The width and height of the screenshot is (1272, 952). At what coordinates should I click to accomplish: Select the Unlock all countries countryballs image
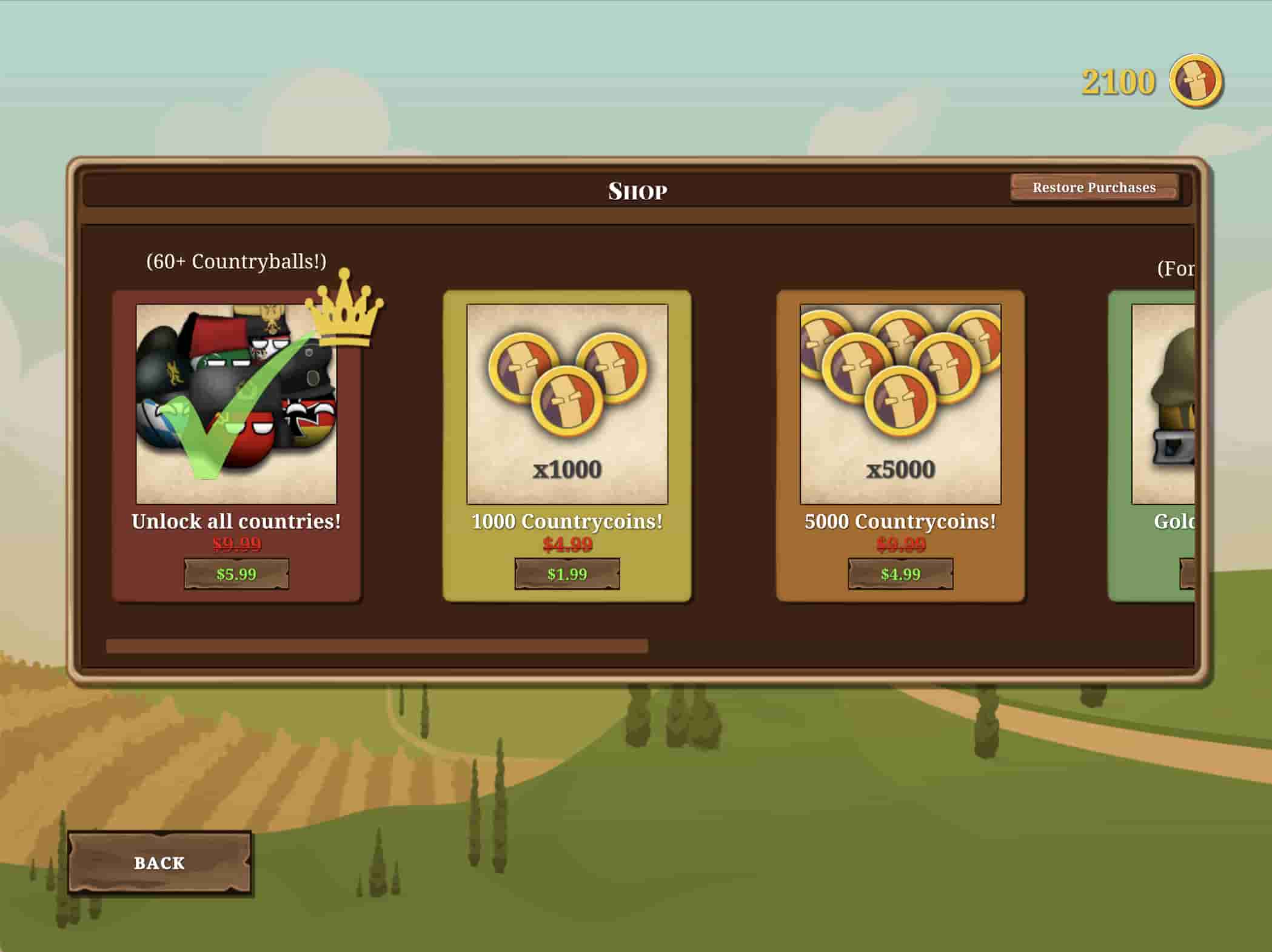[236, 404]
